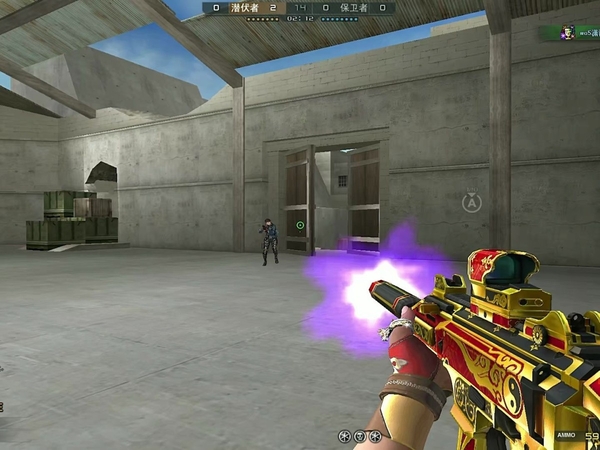The height and width of the screenshot is (450, 600).
Task: Click the bomb site A marker
Action: click(472, 203)
